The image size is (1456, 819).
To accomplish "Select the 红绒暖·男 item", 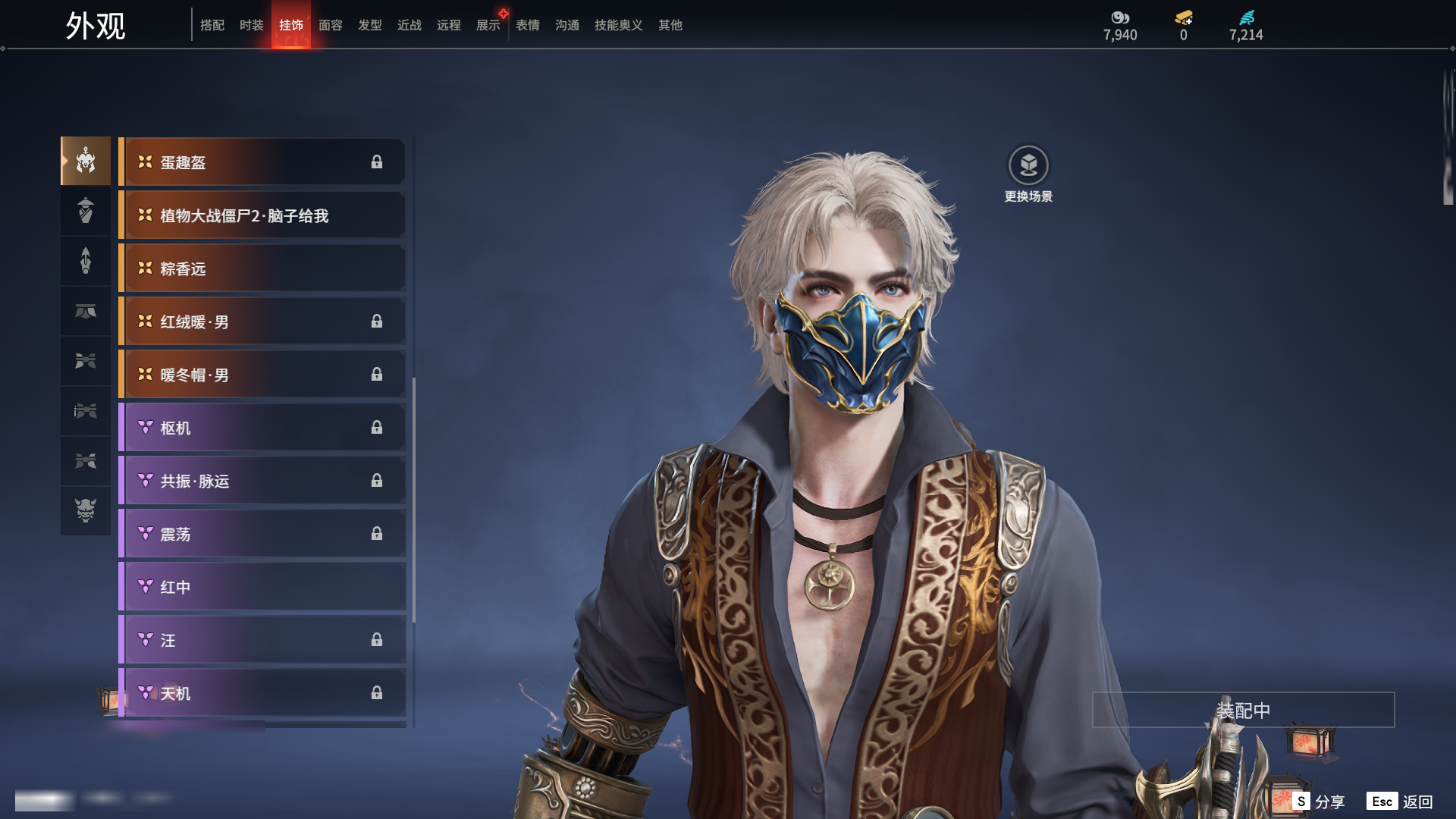I will click(262, 322).
